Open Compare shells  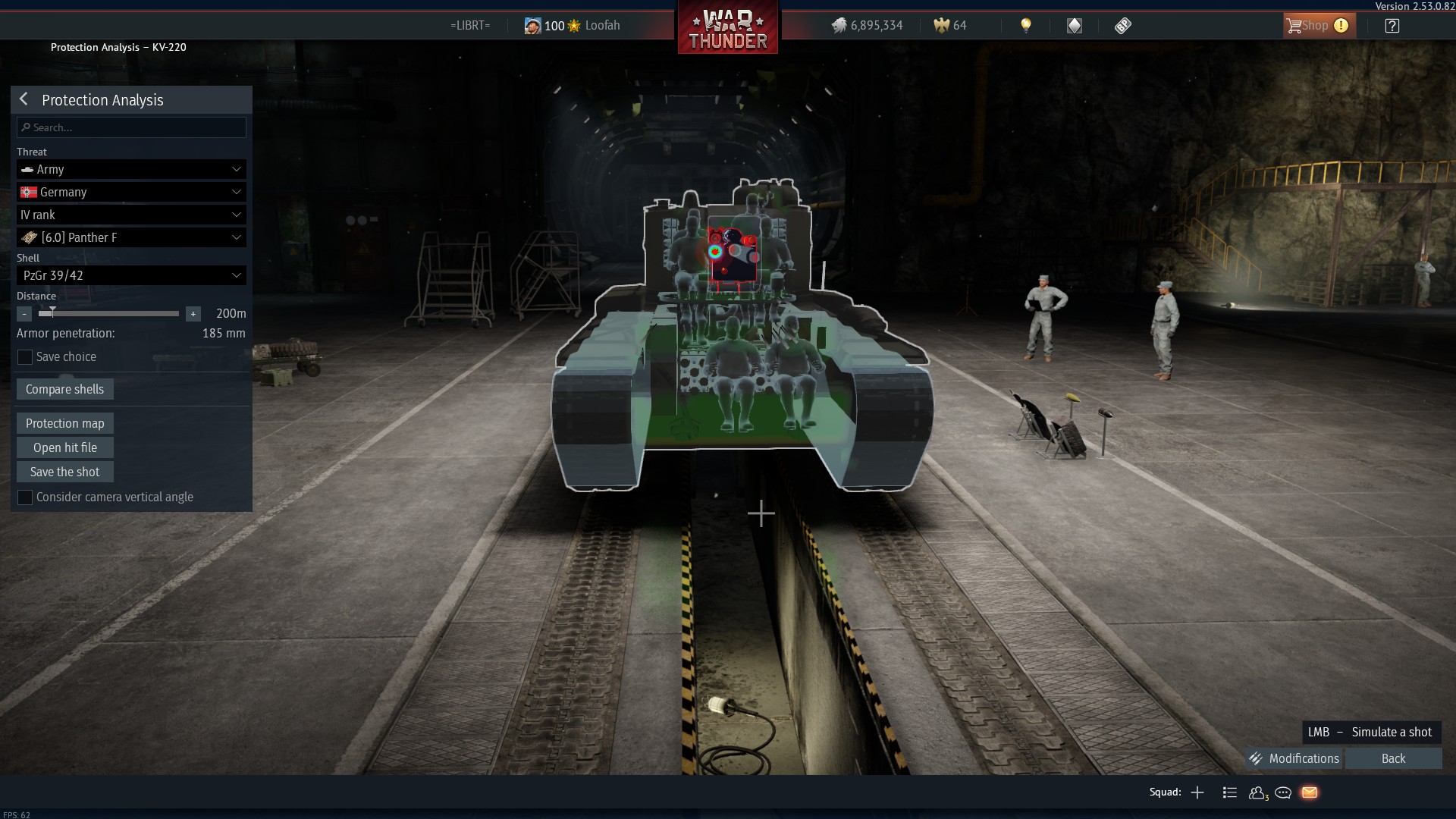tap(65, 389)
